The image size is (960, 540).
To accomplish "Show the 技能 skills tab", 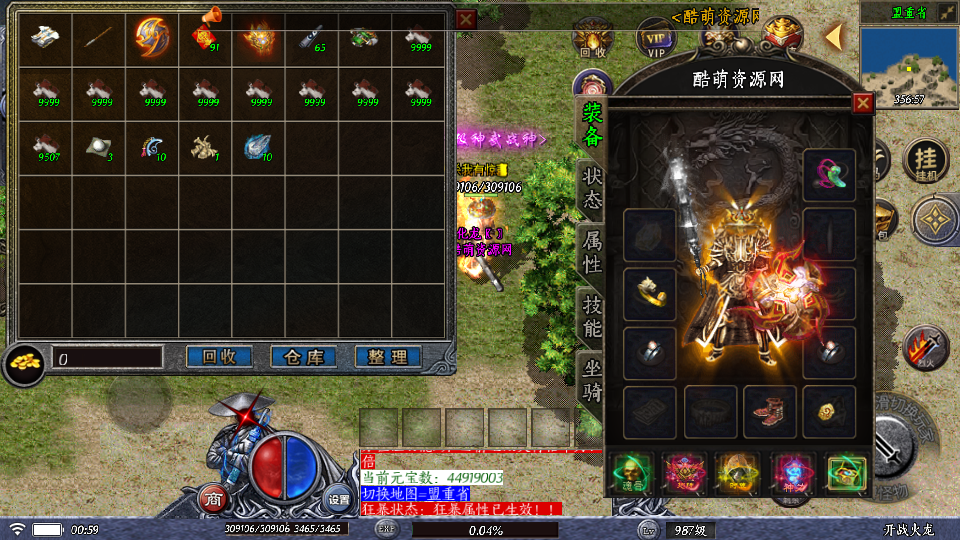I will [x=592, y=314].
